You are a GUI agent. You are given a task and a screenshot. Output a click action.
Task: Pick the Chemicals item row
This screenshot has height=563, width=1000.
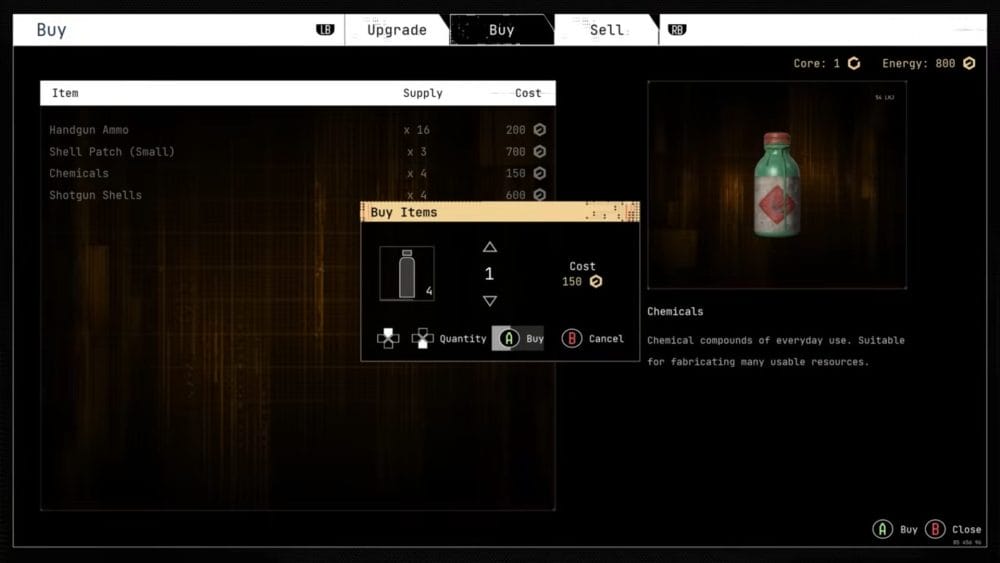click(79, 173)
